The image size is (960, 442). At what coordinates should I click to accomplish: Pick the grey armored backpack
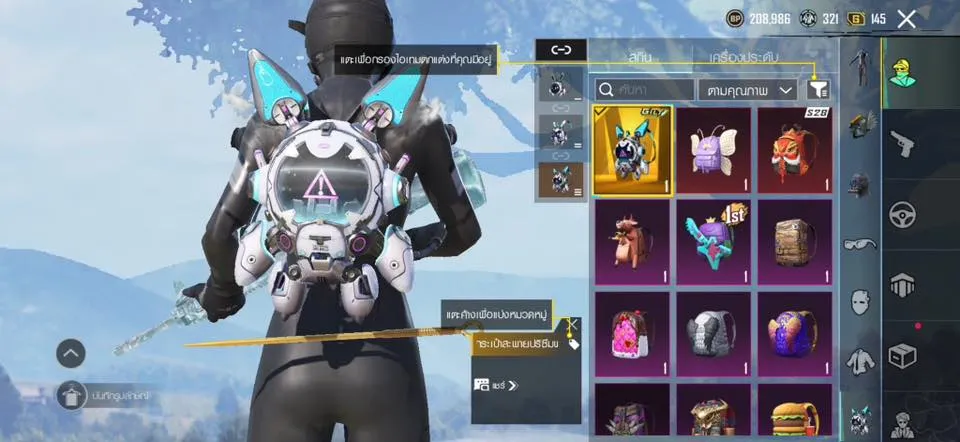[x=713, y=334]
